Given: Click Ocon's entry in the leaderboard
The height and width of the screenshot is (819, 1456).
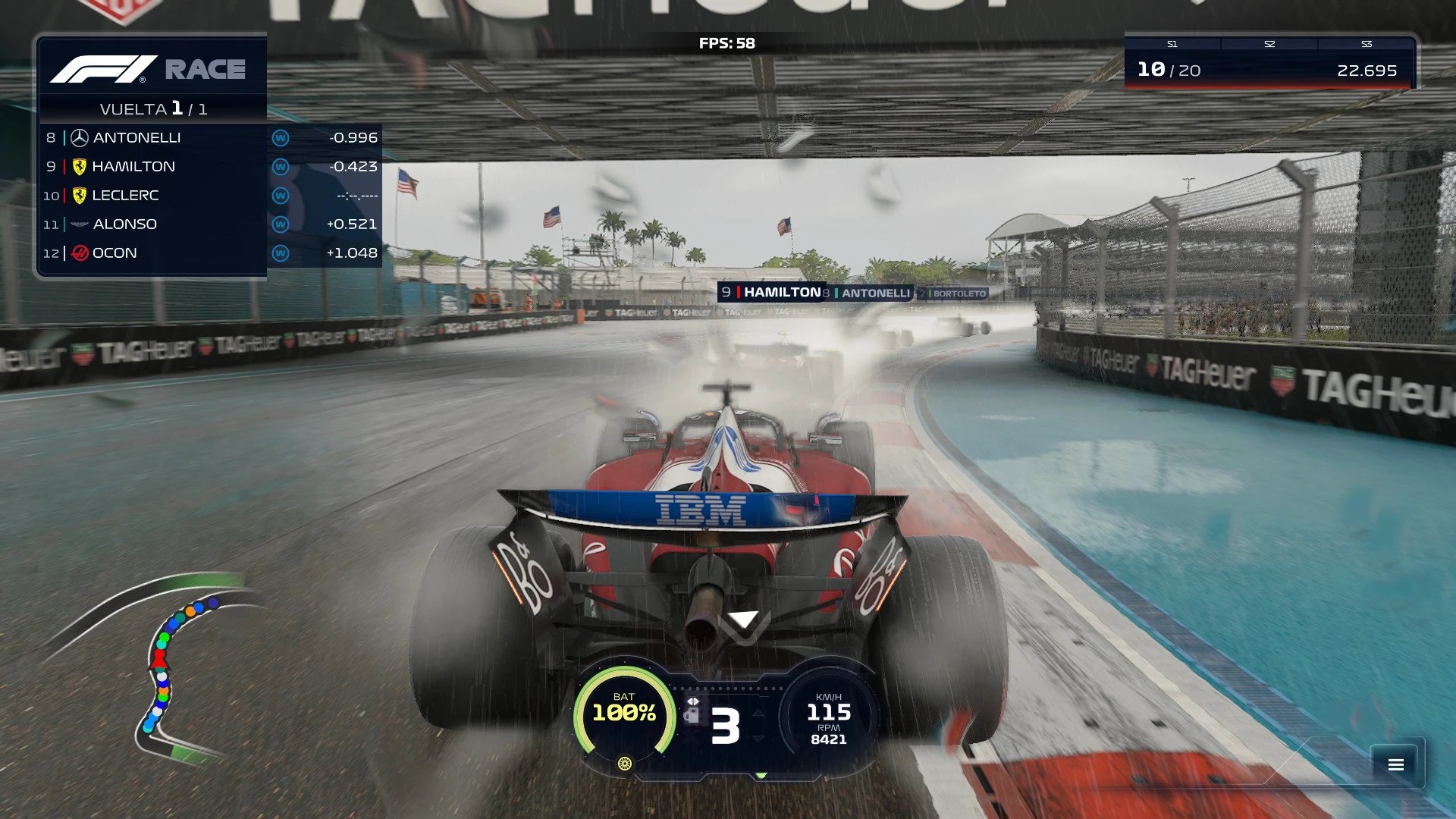Looking at the screenshot, I should coord(211,253).
